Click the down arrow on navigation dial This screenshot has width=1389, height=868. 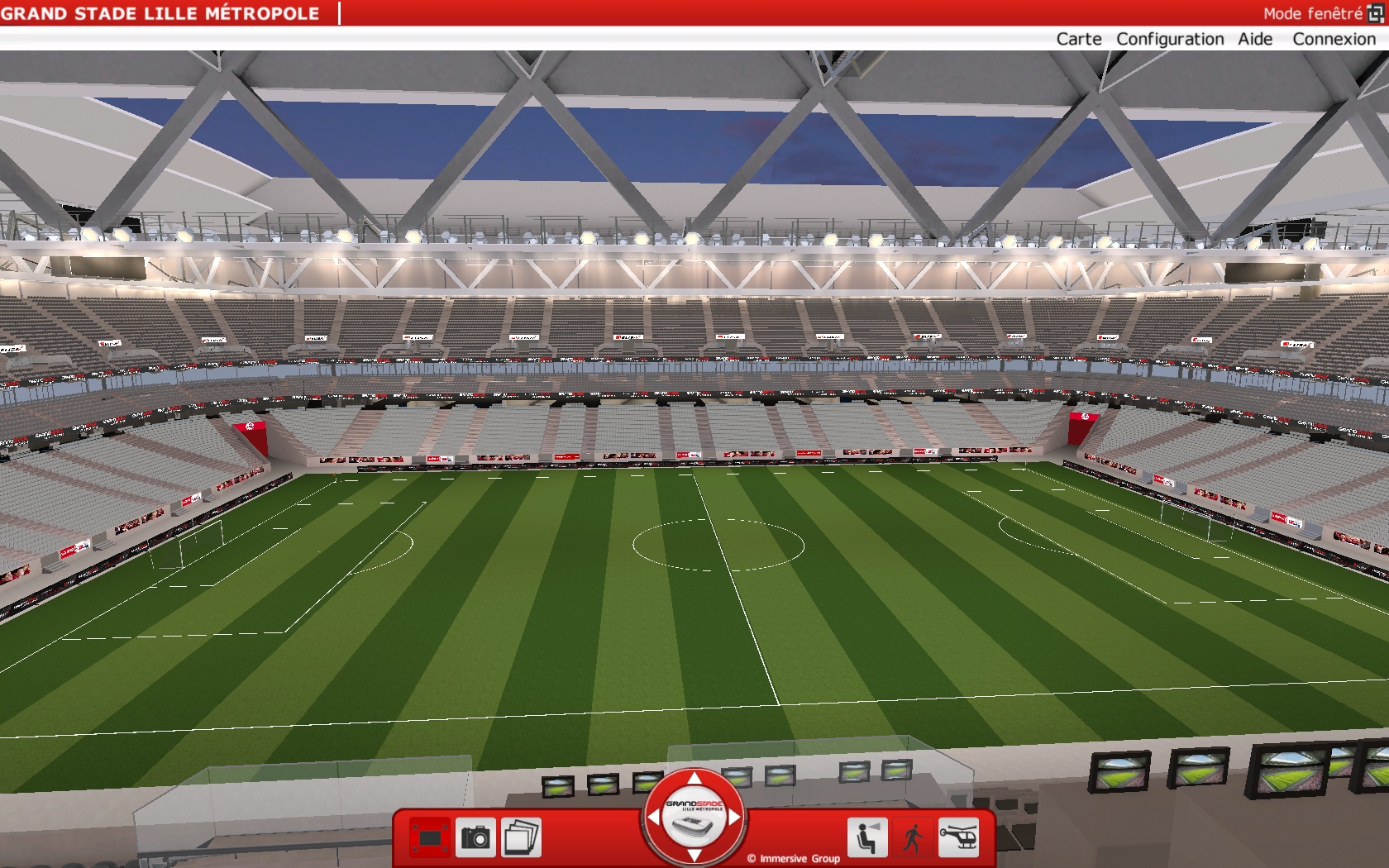pyautogui.click(x=694, y=856)
